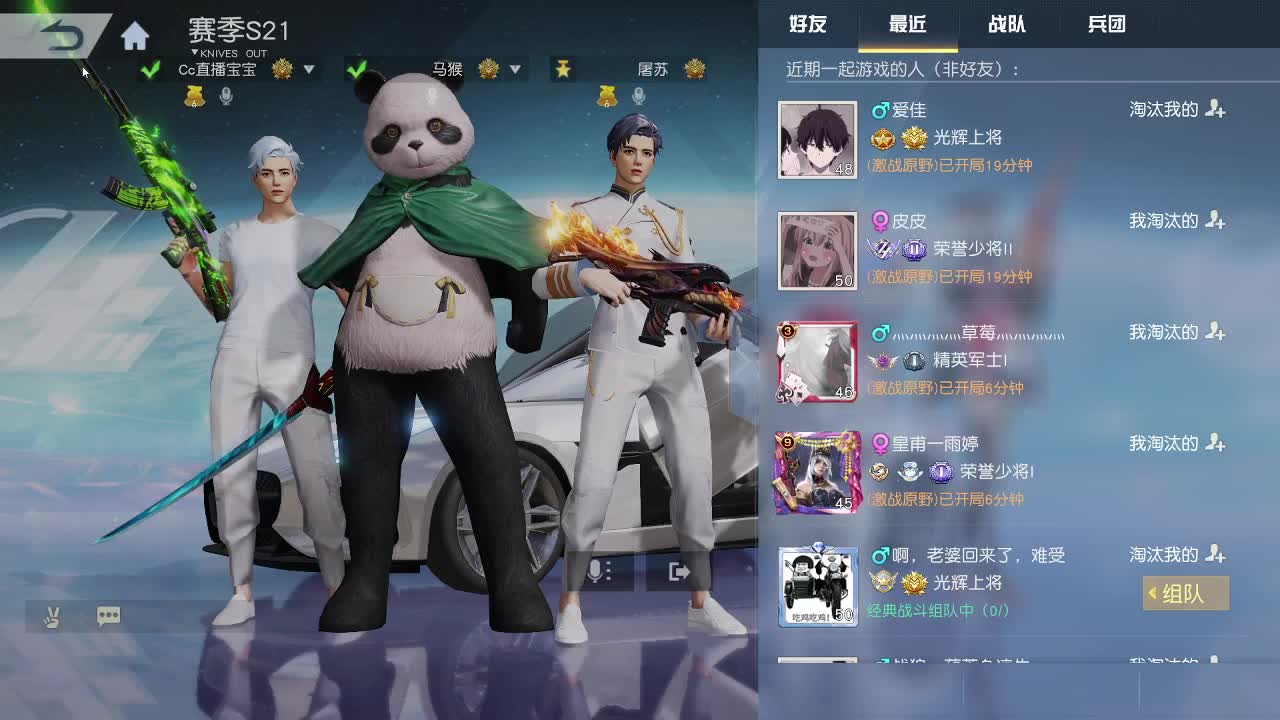1280x720 pixels.
Task: Click the back arrow to return
Action: pos(60,36)
